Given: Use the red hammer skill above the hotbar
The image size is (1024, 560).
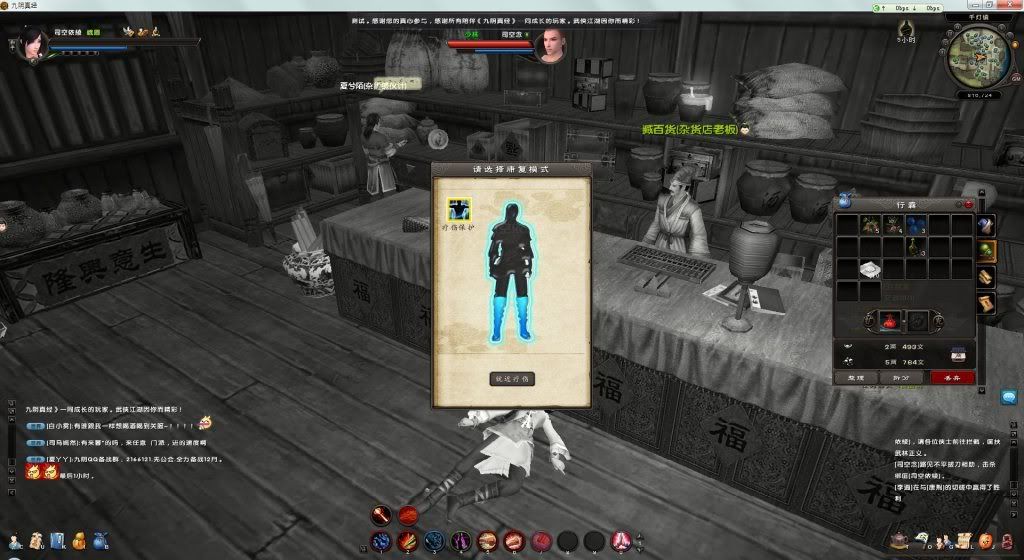Looking at the screenshot, I should pos(380,516).
